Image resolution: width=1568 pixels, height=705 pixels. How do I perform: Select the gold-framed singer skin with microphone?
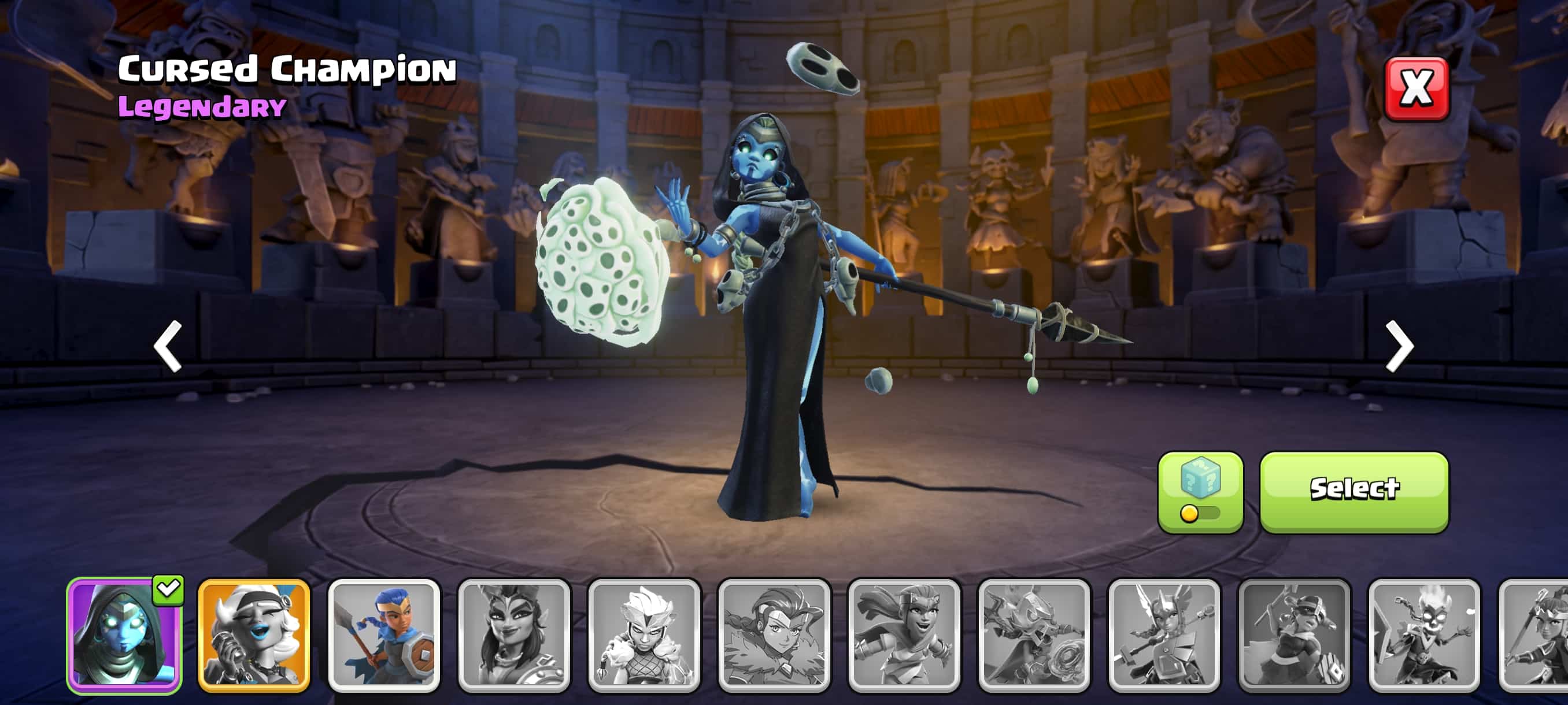(254, 635)
